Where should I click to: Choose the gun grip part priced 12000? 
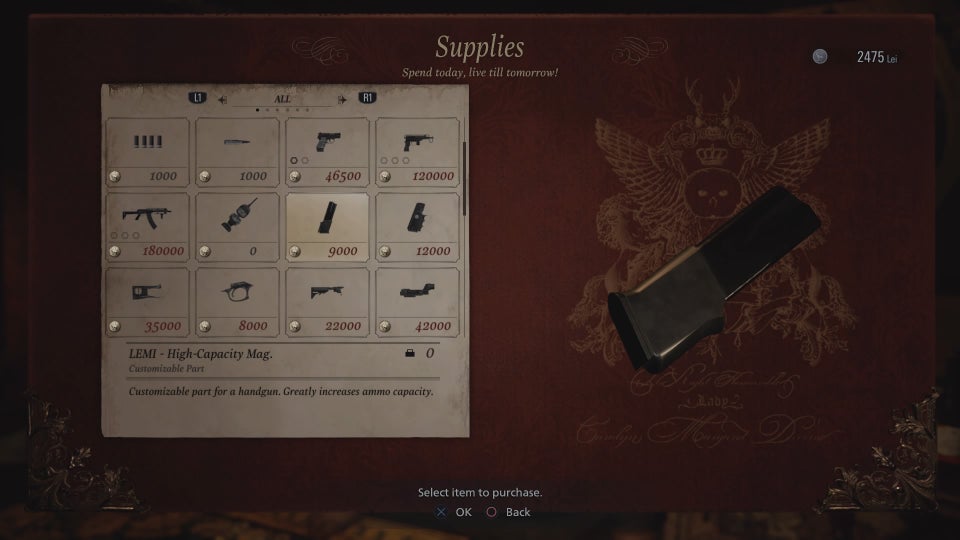point(417,226)
